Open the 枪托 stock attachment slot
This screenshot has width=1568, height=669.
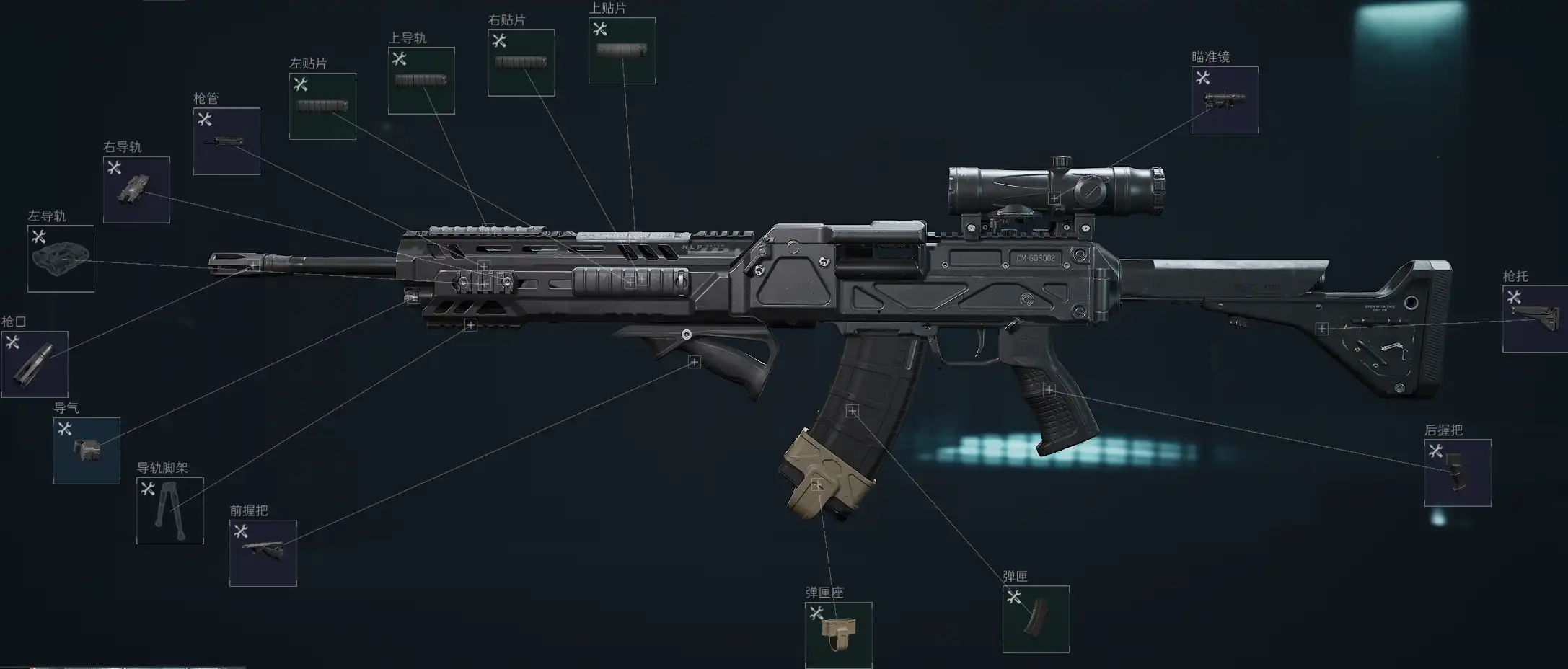point(1534,319)
